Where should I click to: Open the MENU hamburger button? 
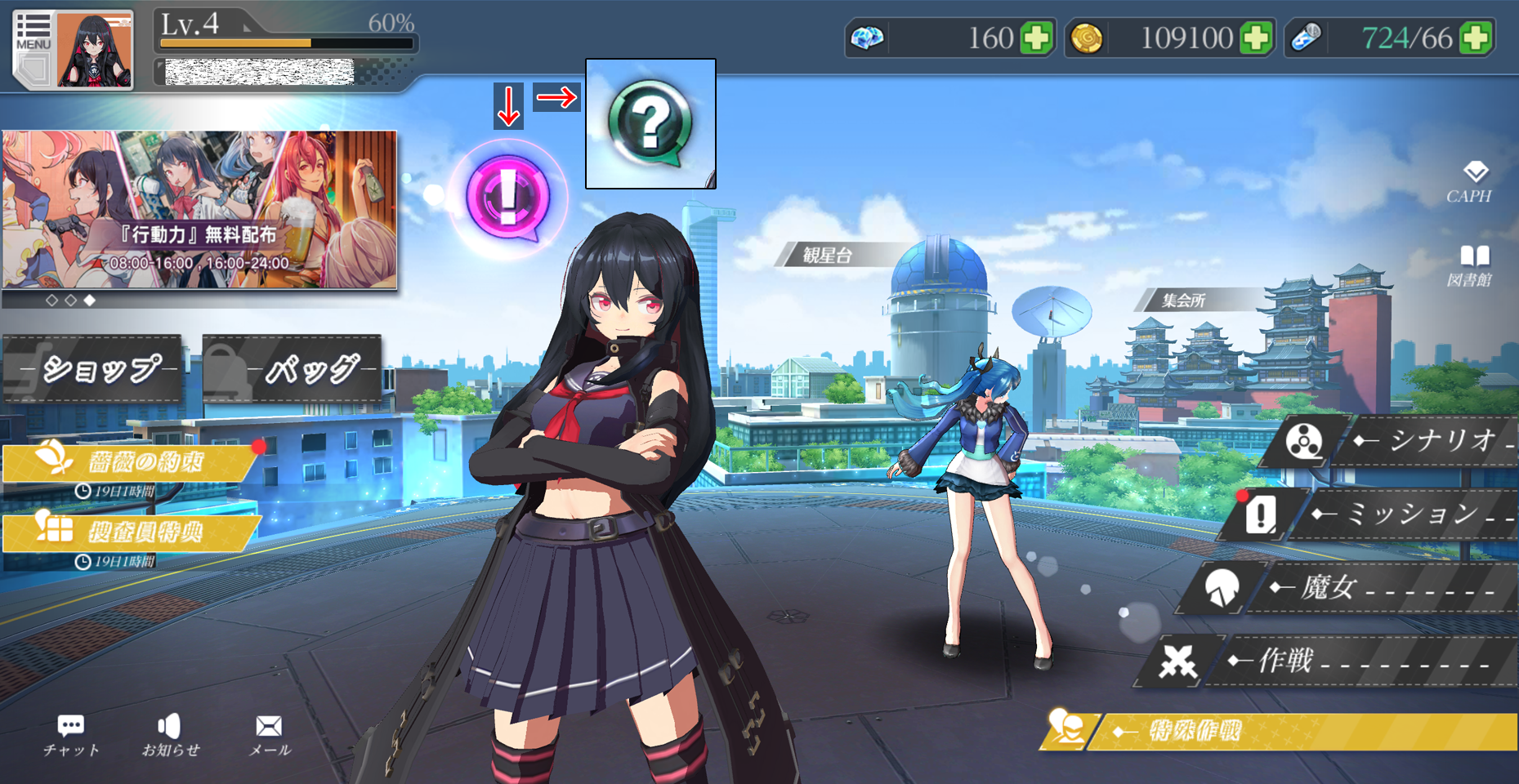(x=33, y=37)
